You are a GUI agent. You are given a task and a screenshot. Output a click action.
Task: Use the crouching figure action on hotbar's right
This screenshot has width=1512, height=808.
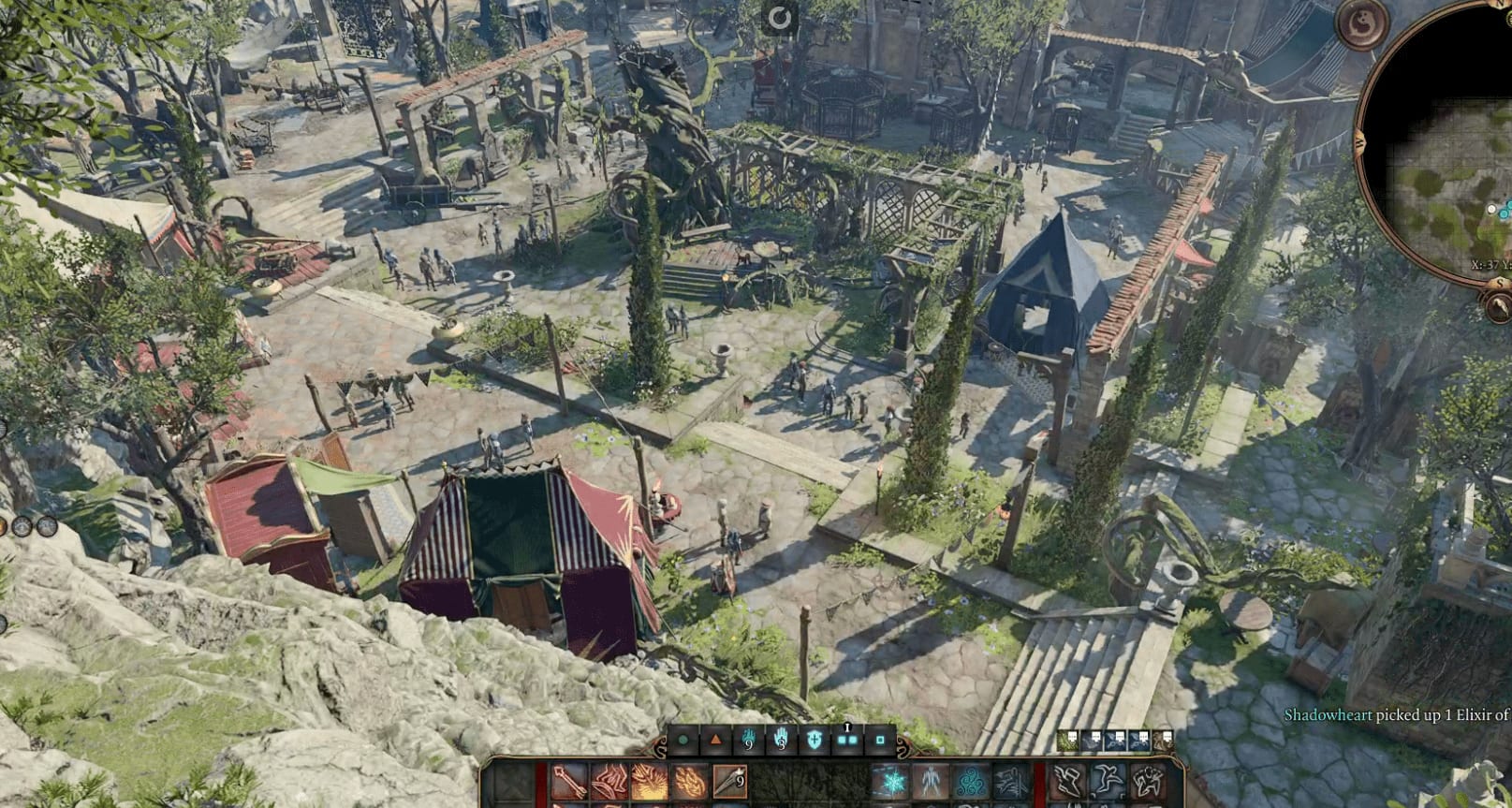(x=1147, y=782)
